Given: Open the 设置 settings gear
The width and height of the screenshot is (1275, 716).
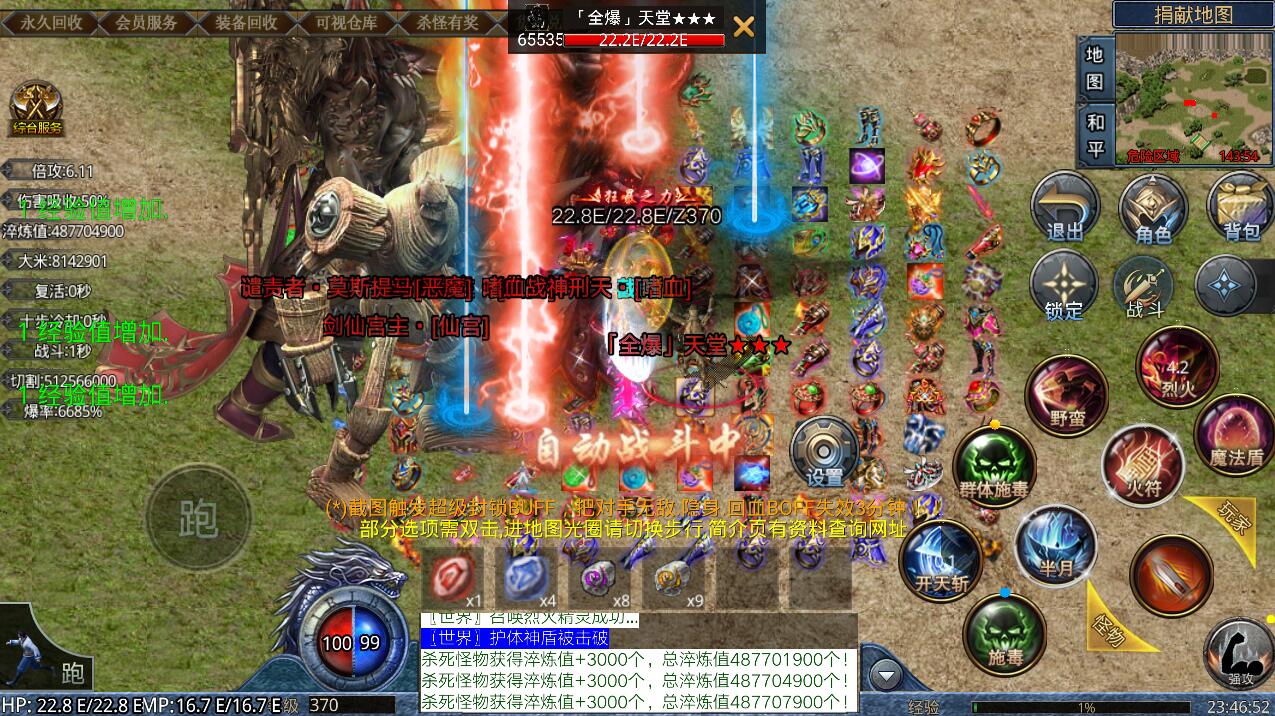Looking at the screenshot, I should click(x=825, y=451).
